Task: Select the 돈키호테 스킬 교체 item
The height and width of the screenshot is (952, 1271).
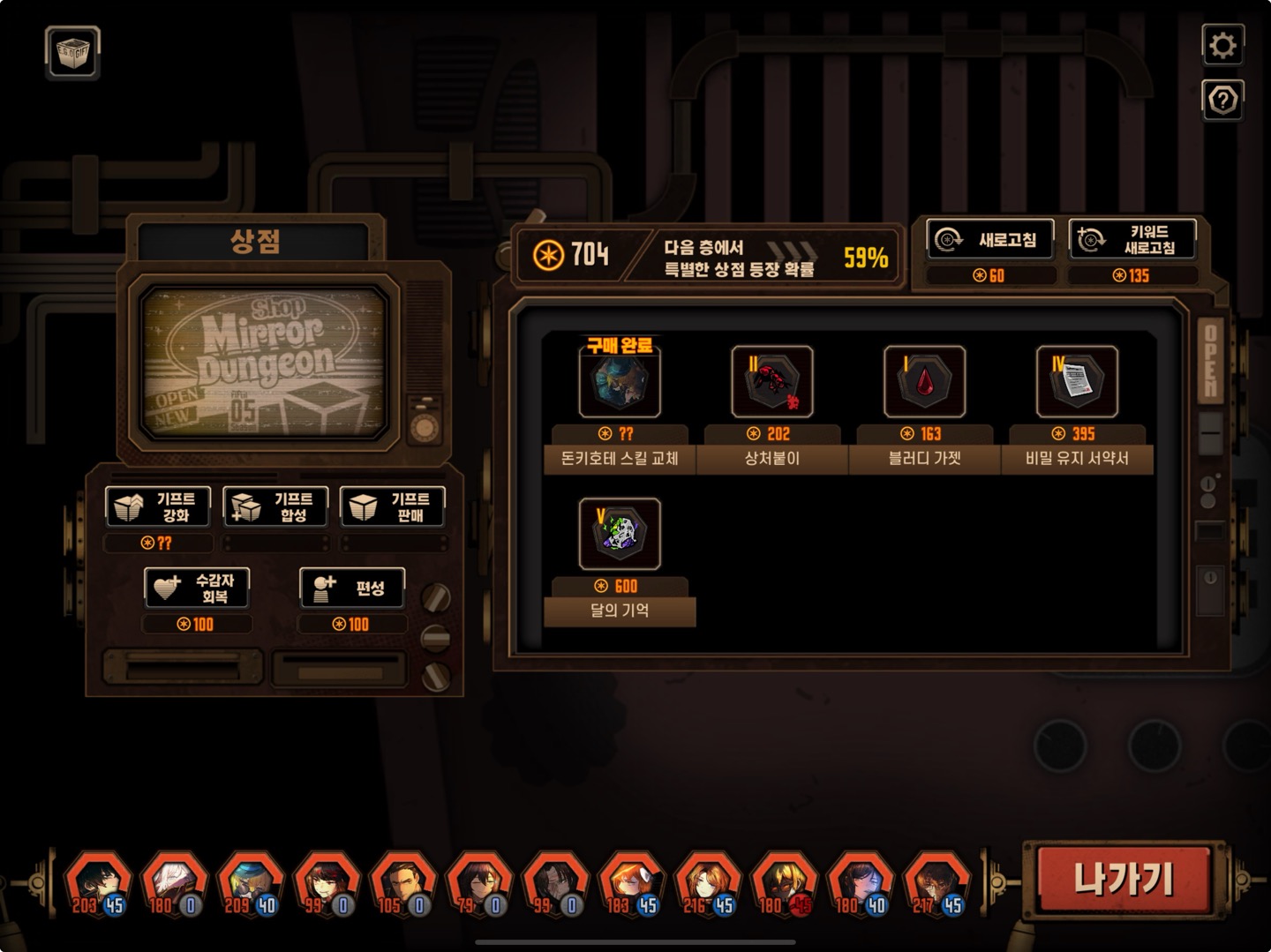Action: click(620, 382)
